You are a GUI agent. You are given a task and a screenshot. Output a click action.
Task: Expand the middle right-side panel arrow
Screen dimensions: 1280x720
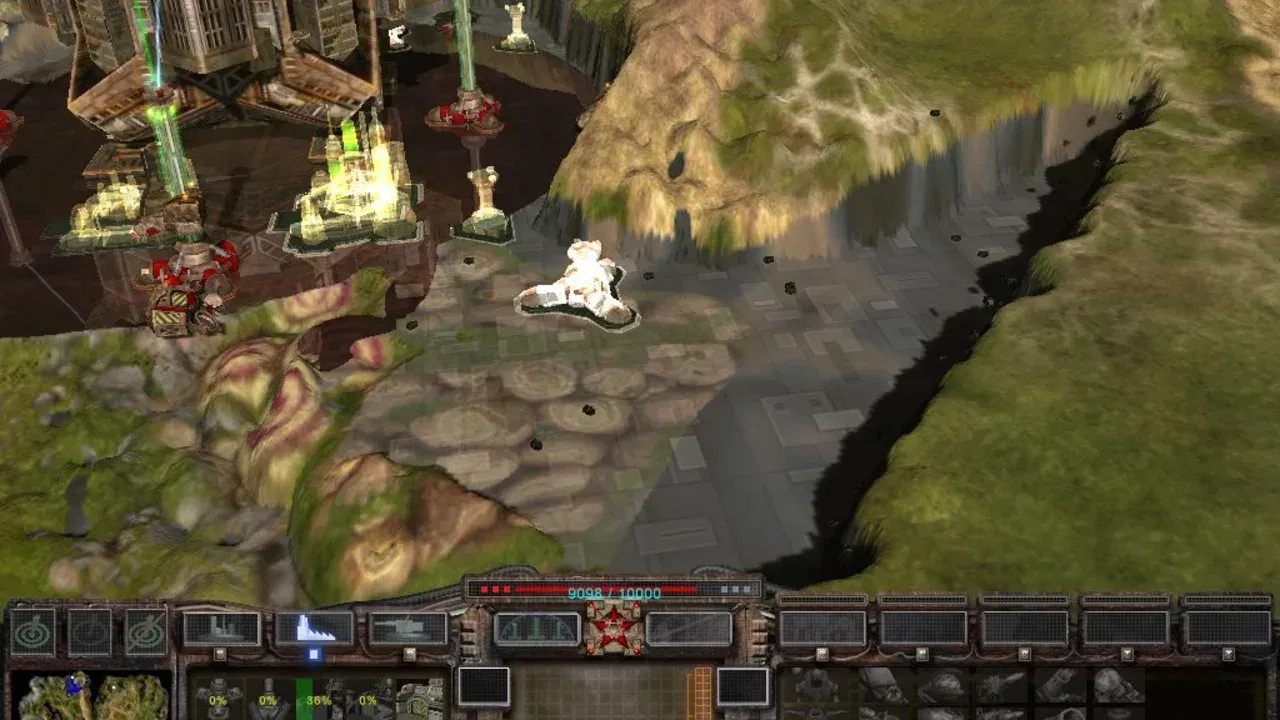coord(1024,654)
